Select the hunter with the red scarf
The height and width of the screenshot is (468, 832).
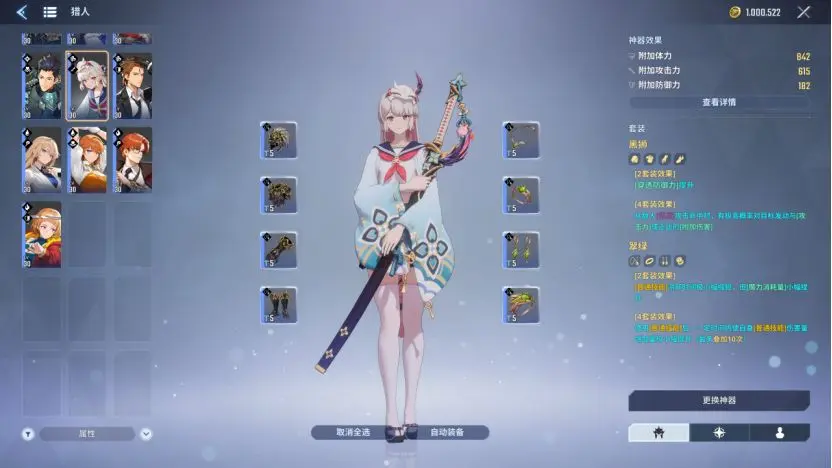click(x=42, y=234)
